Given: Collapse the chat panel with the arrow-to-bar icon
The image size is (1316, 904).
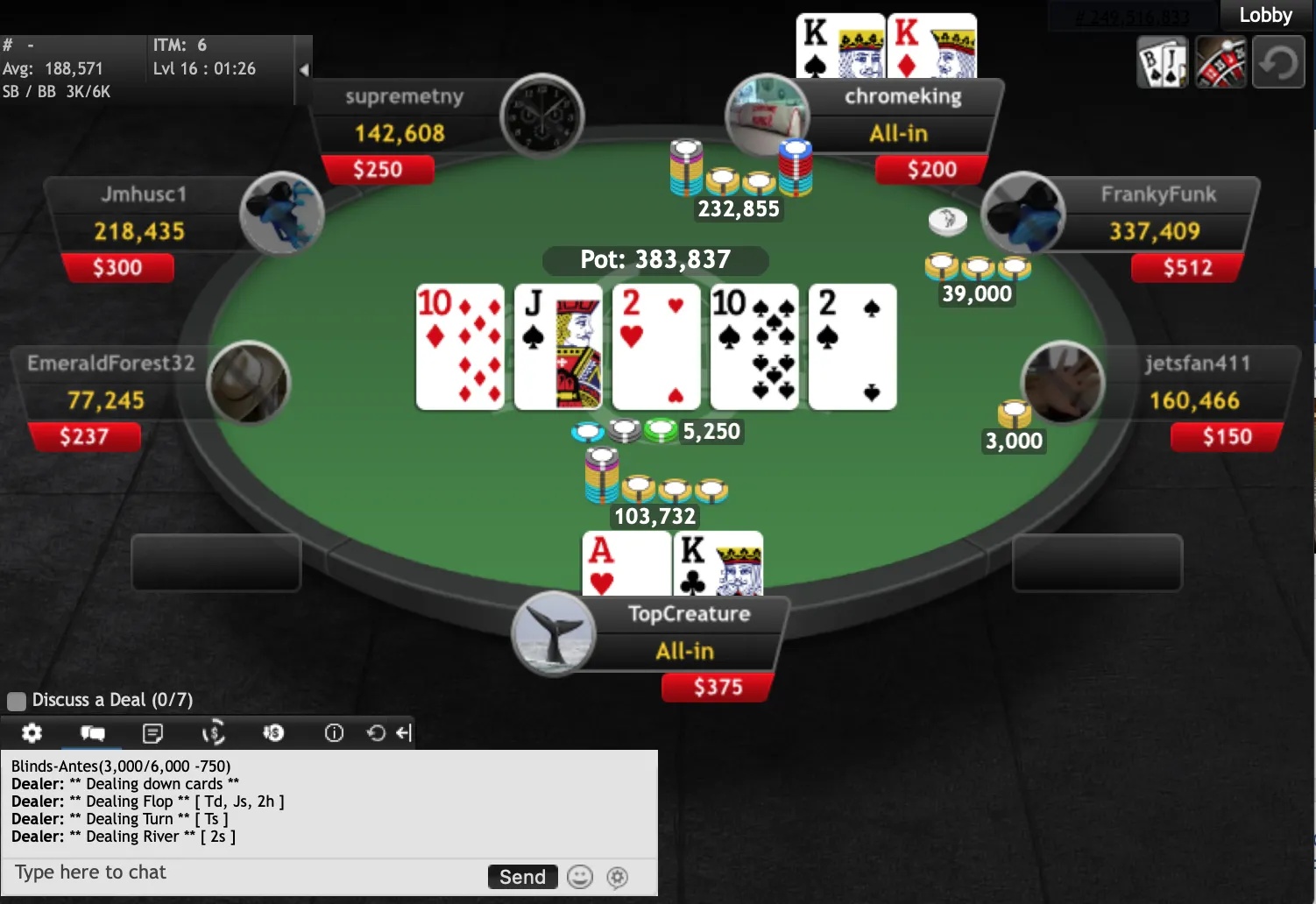Looking at the screenshot, I should coord(403,733).
